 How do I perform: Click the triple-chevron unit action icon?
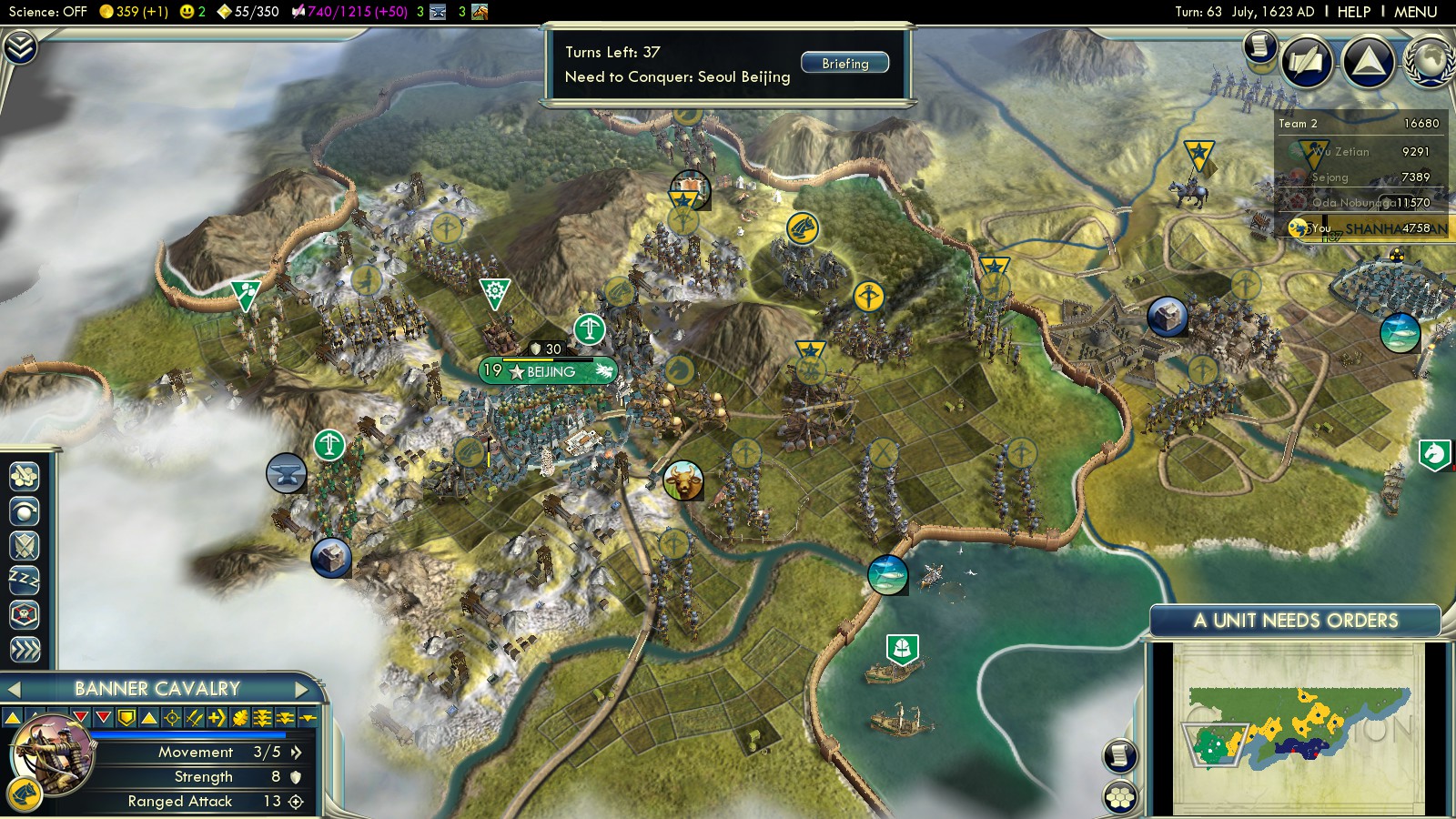24,649
